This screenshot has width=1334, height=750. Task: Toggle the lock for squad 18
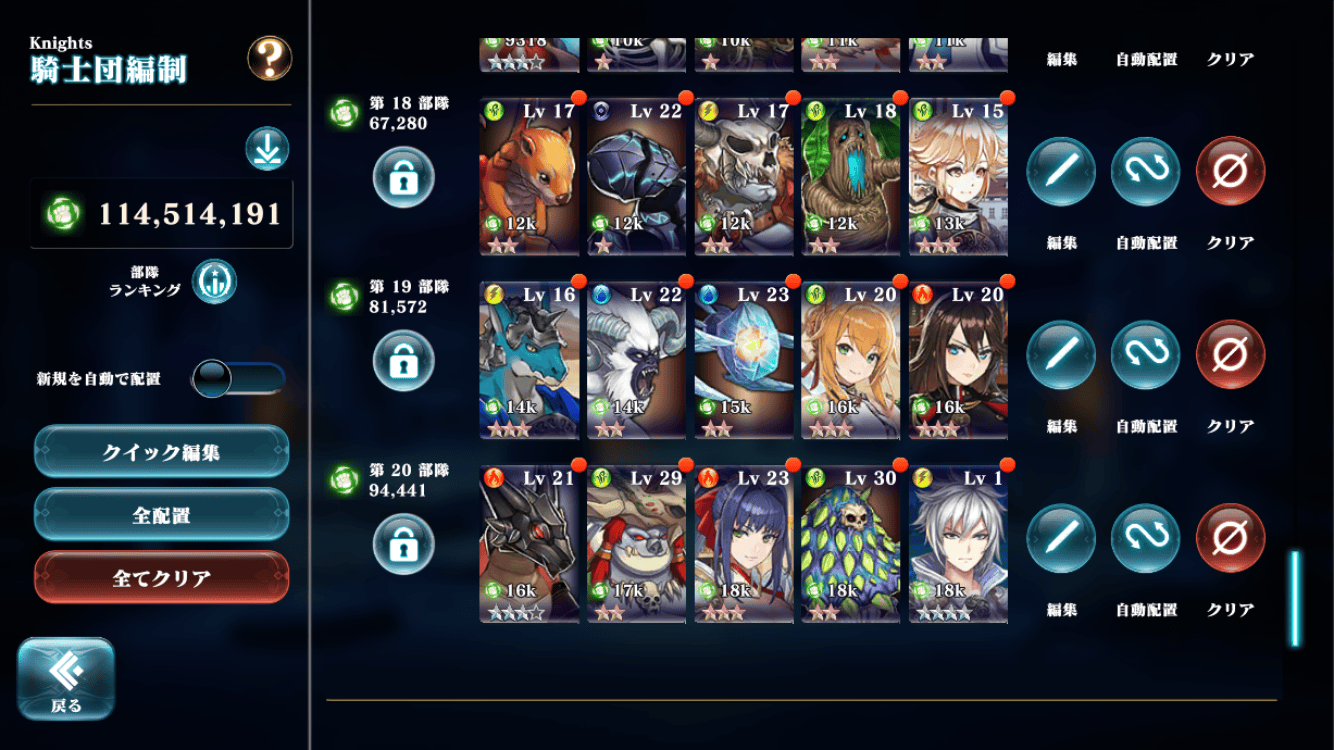pos(403,178)
